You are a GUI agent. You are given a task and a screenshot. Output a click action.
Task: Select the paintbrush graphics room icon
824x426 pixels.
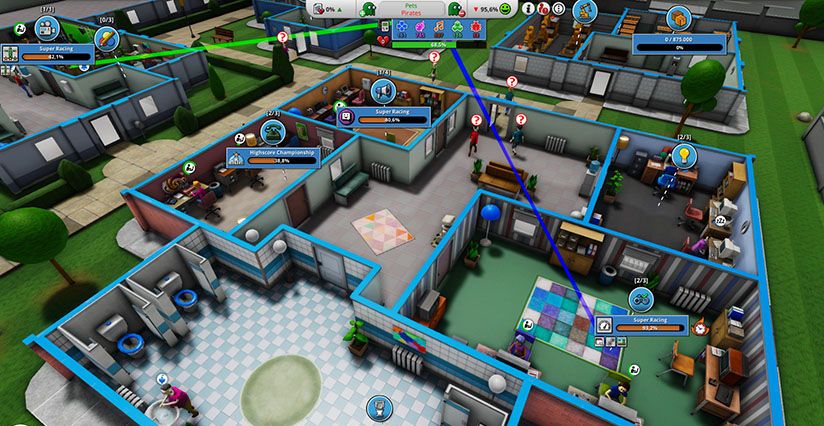[107, 39]
